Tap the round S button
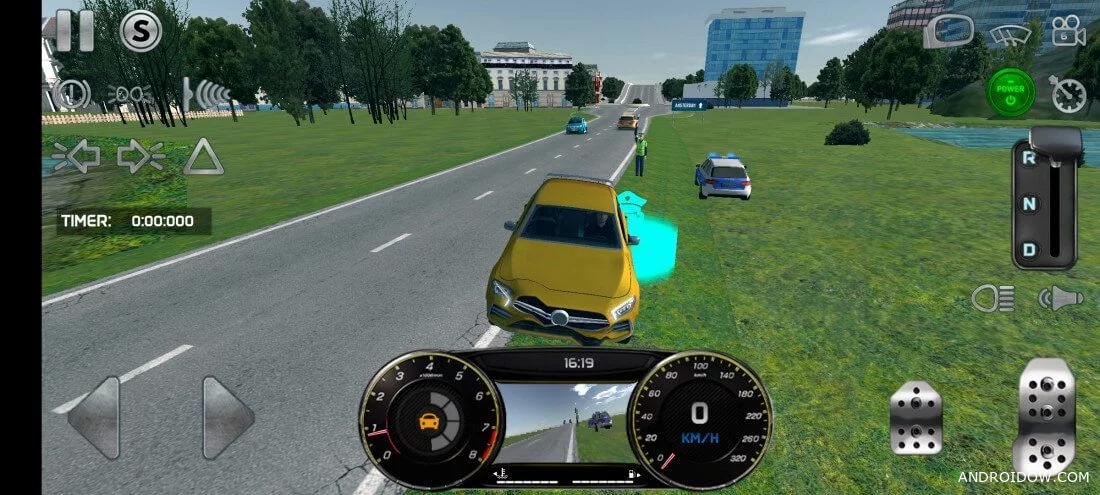 pos(141,31)
